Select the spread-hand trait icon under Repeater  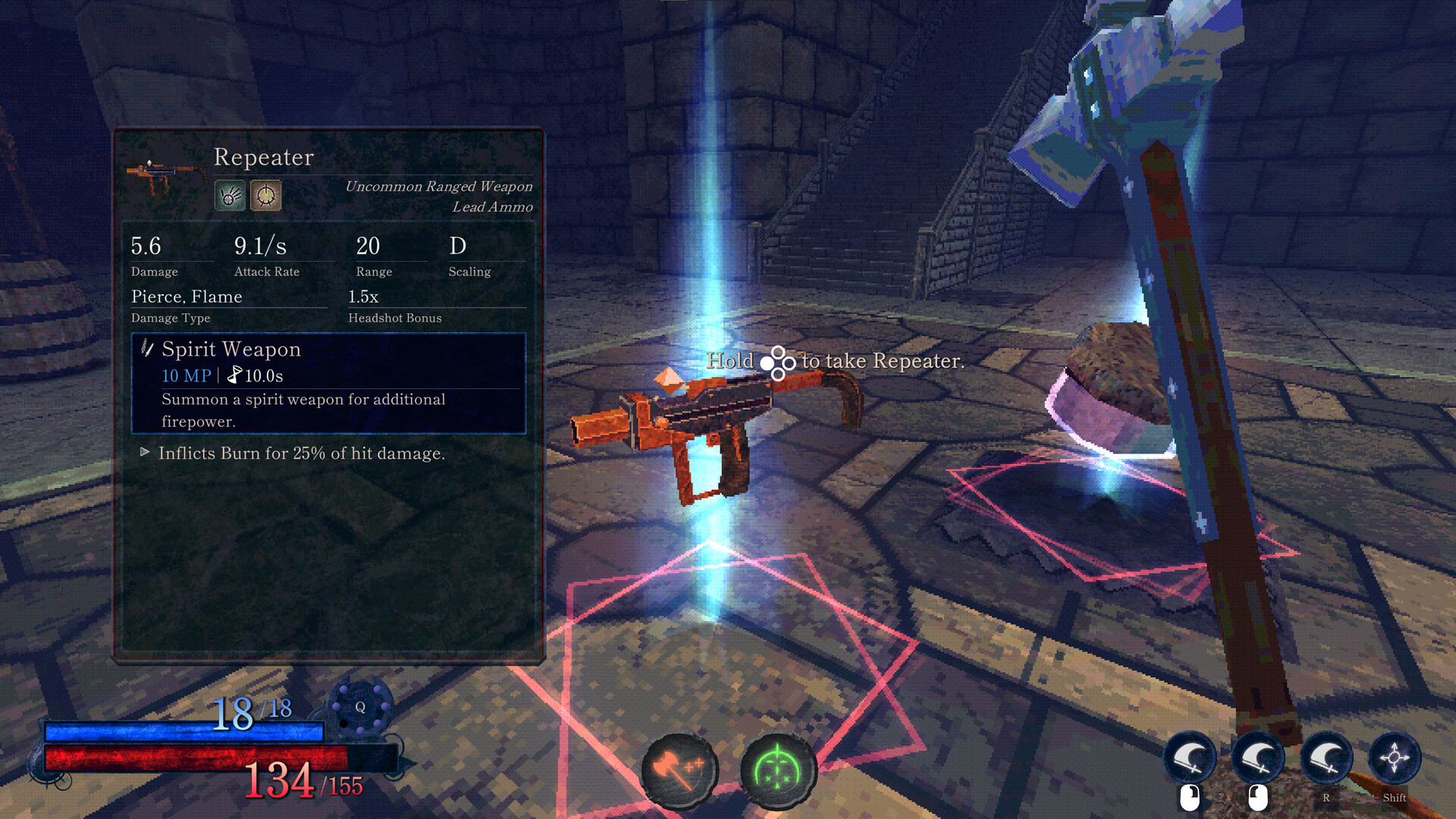point(230,196)
